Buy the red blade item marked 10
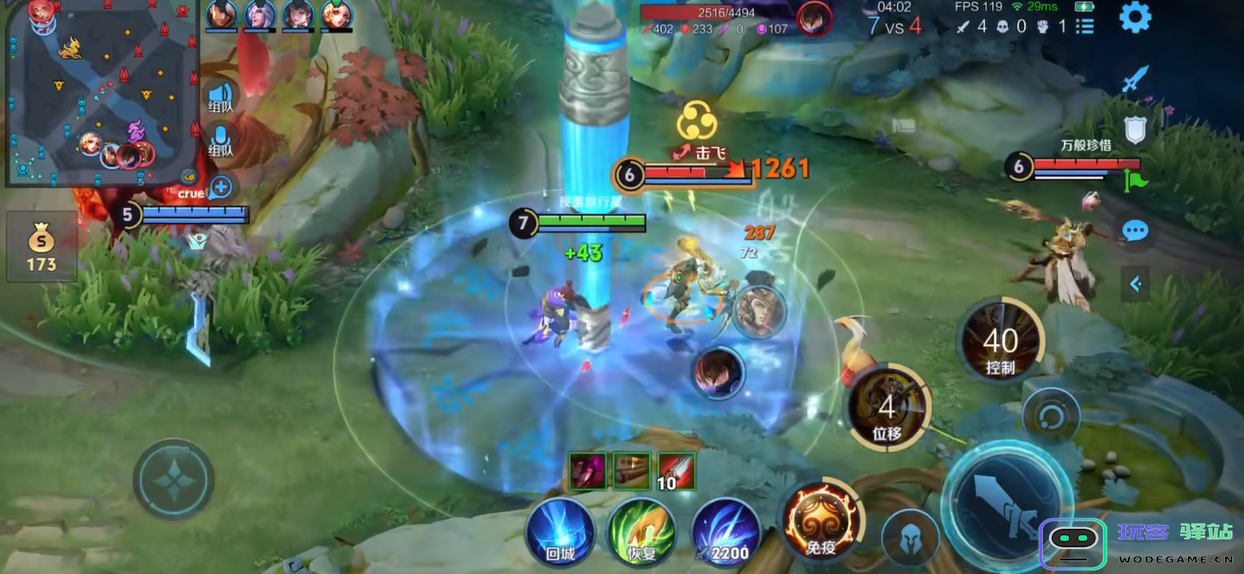The width and height of the screenshot is (1244, 574). (677, 470)
